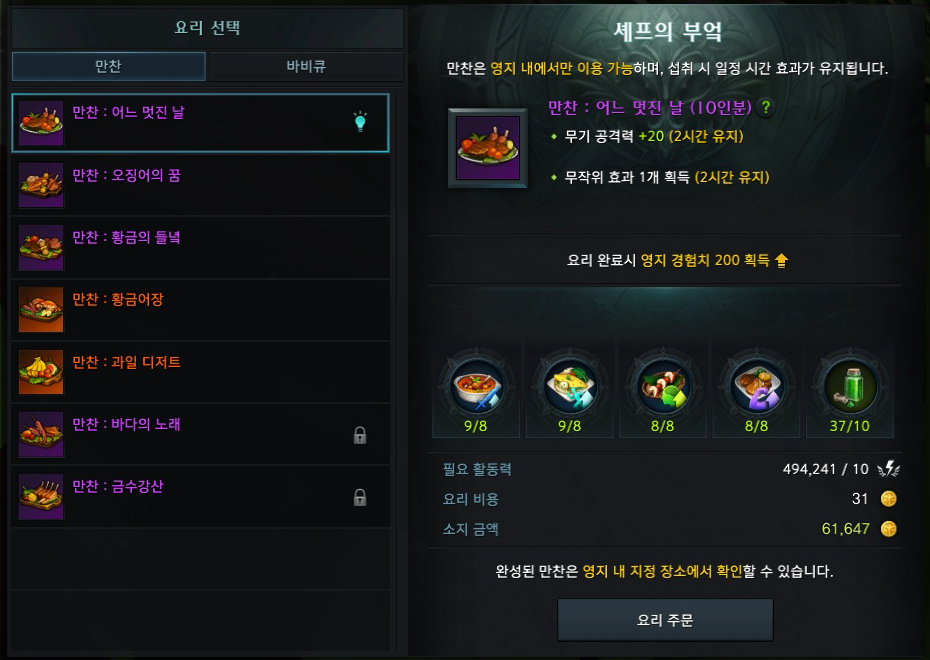Select locked 만찬 : 바다의 노래 row

200,435
